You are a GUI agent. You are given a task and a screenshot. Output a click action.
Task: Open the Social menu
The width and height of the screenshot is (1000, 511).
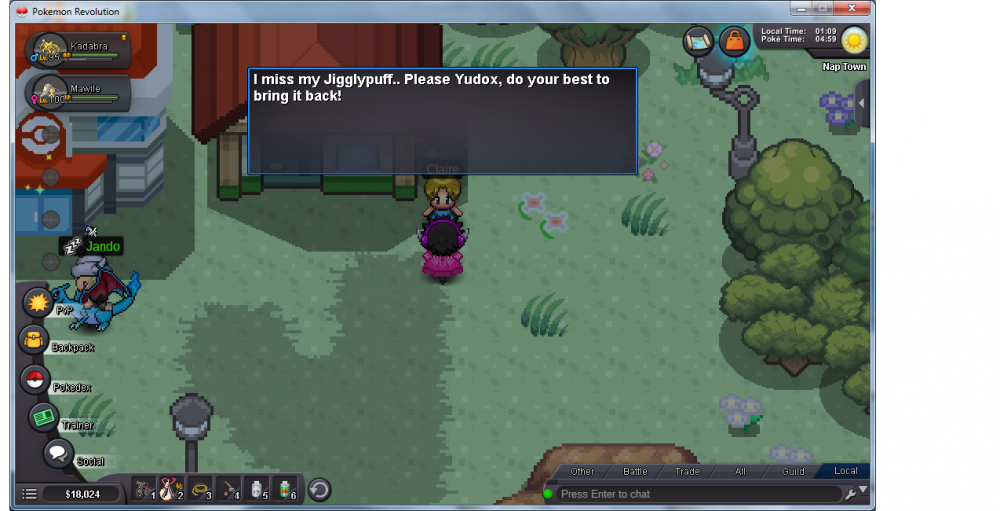coord(58,453)
